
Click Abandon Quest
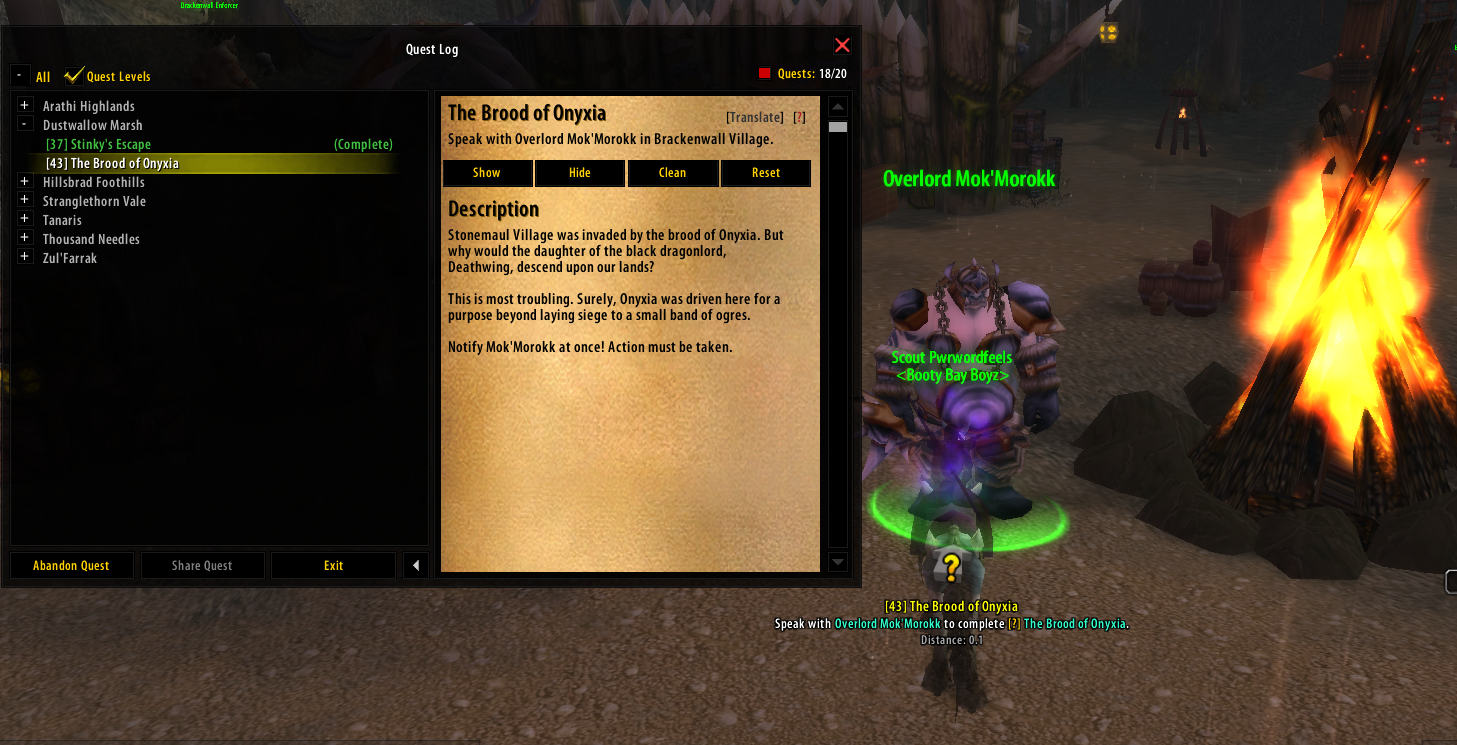click(x=71, y=565)
